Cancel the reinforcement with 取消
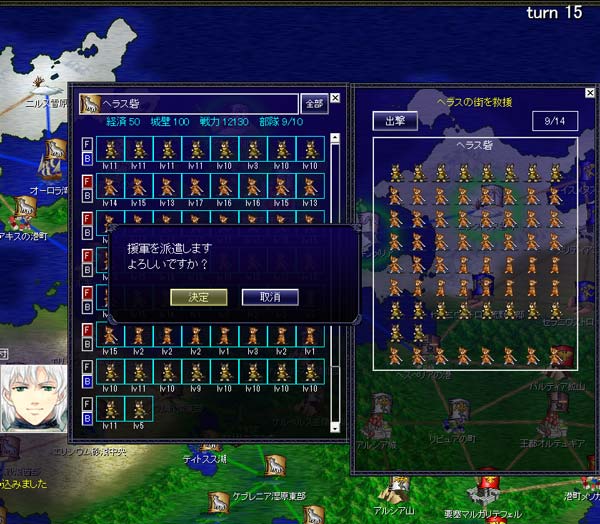The height and width of the screenshot is (524, 600). [x=269, y=297]
